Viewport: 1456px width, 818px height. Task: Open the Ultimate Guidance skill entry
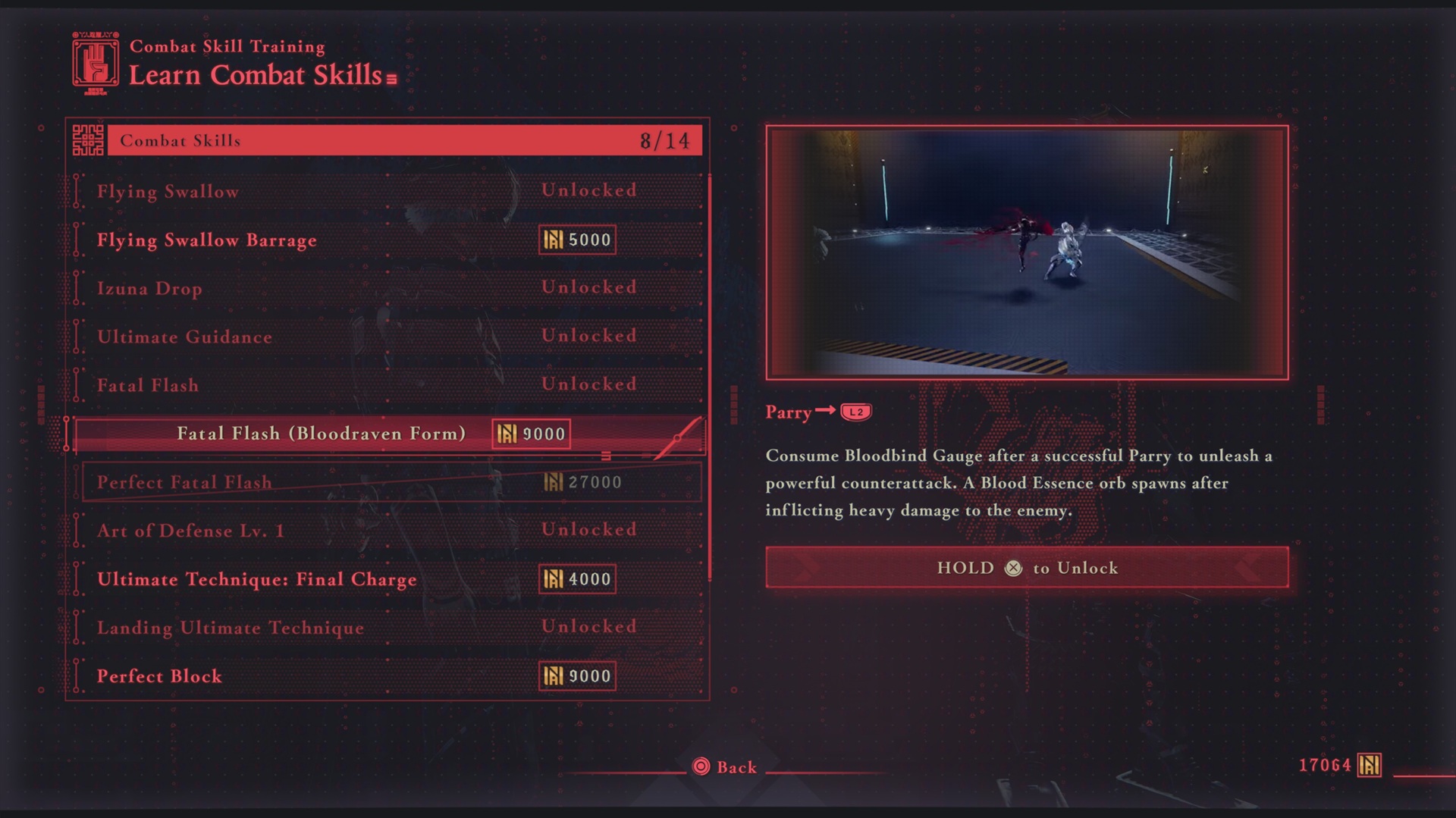pyautogui.click(x=387, y=337)
